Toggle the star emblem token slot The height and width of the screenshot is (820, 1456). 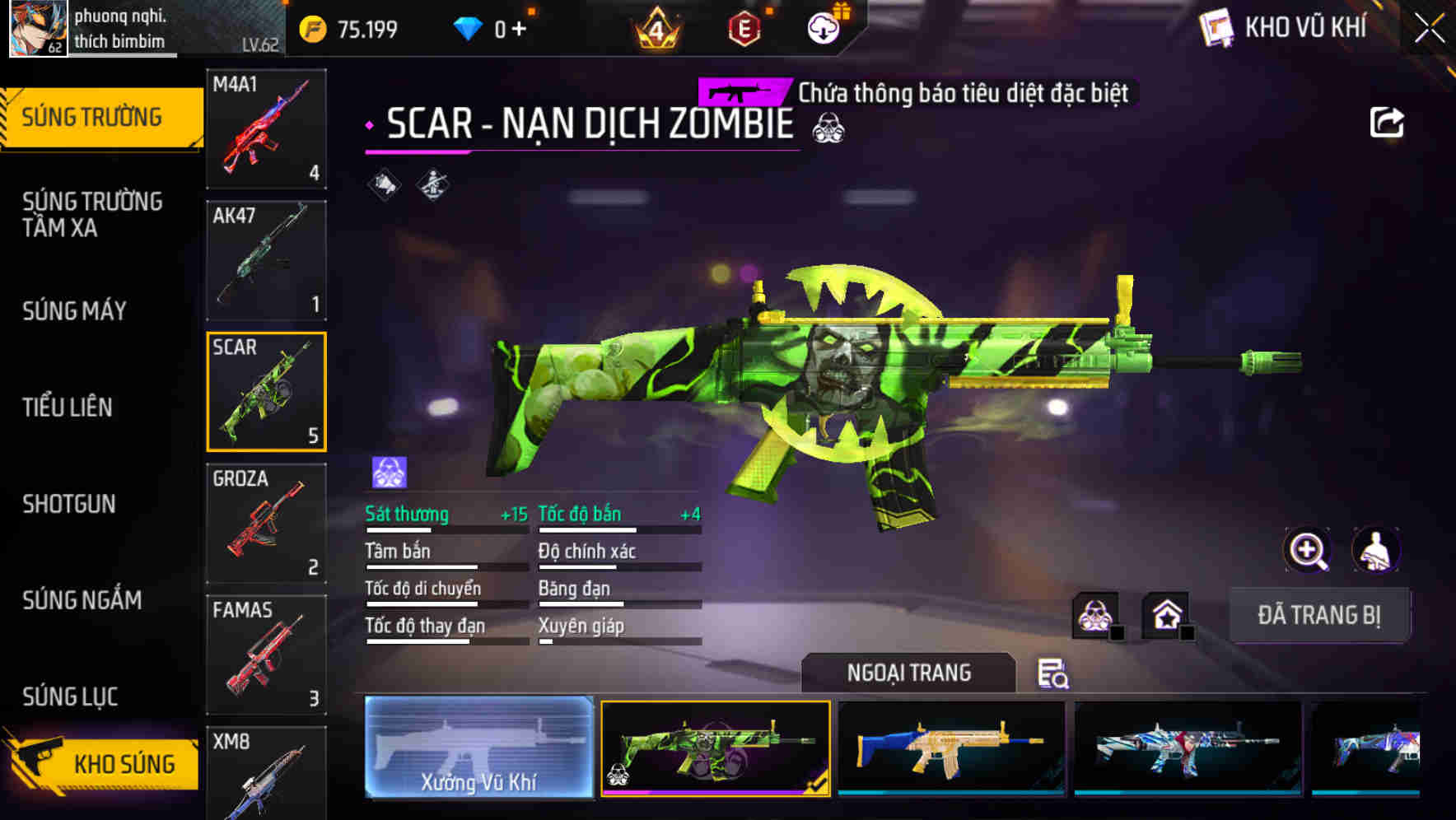coord(1167,614)
